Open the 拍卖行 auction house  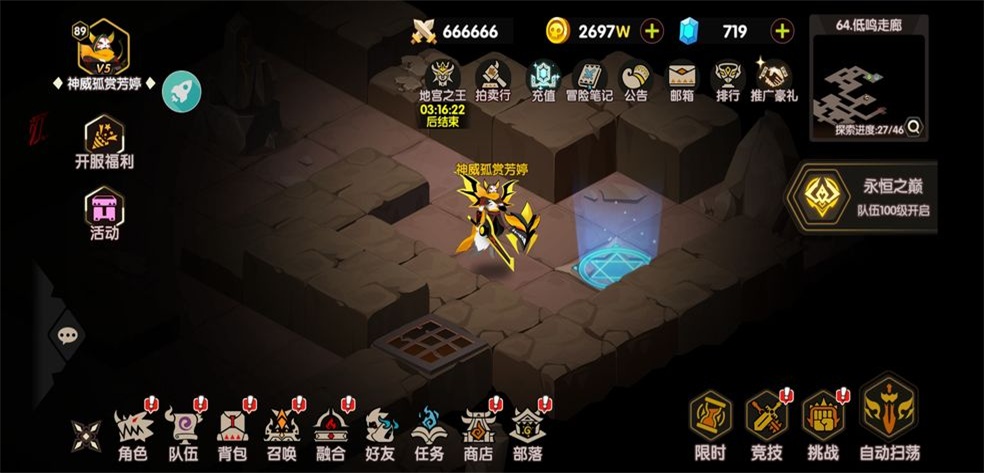491,80
